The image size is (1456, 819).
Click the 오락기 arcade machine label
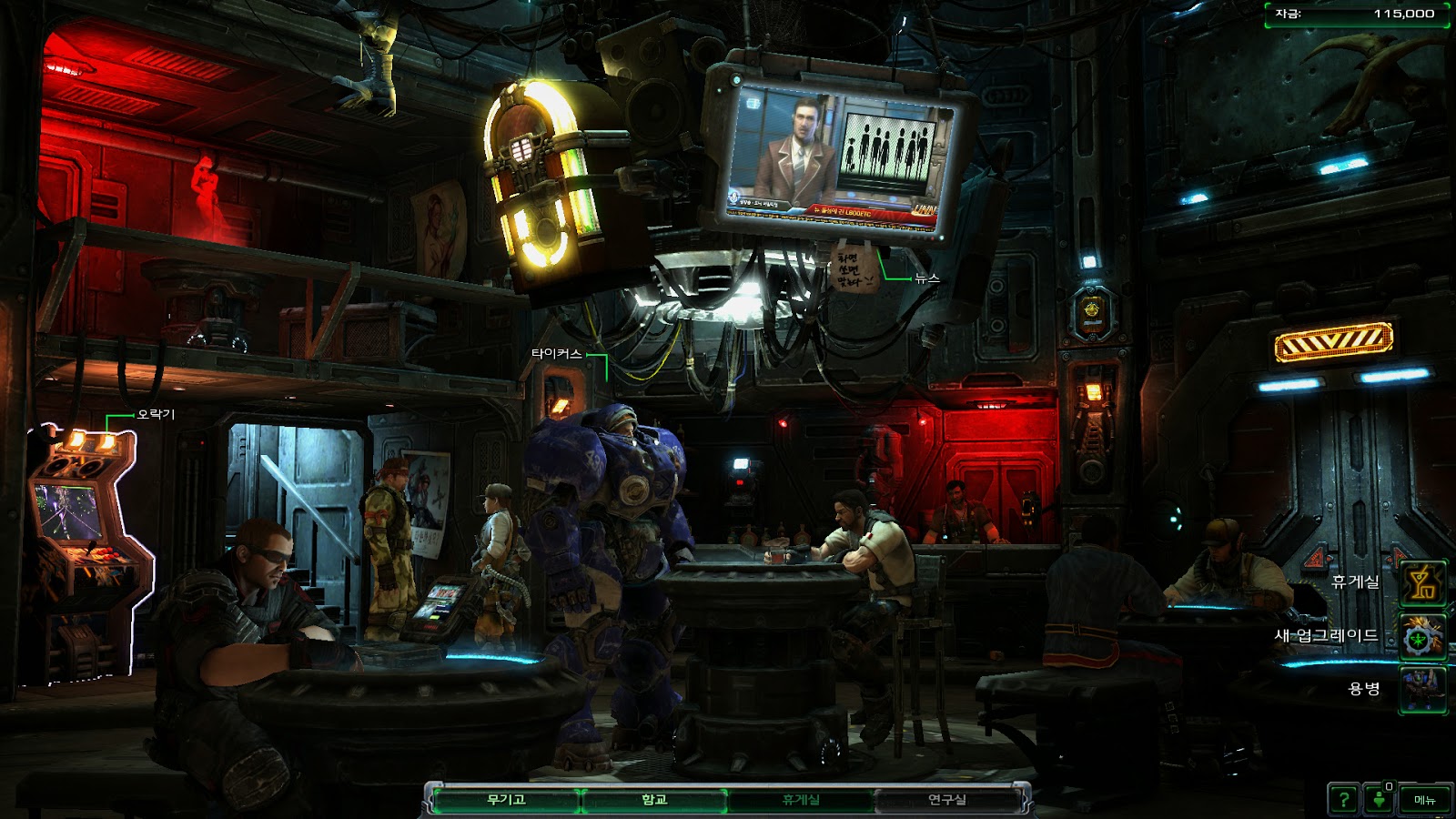[x=156, y=415]
